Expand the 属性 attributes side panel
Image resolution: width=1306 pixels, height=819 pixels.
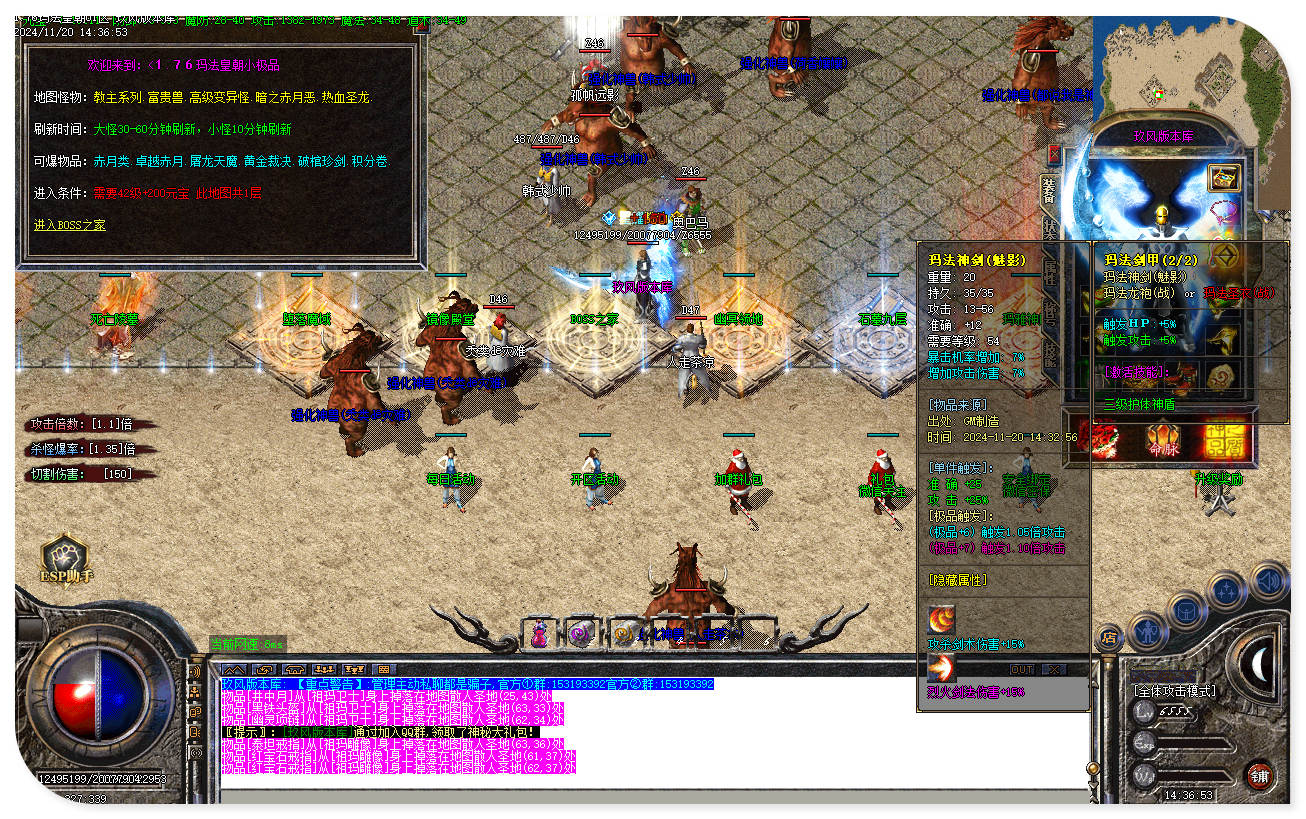click(x=1050, y=270)
